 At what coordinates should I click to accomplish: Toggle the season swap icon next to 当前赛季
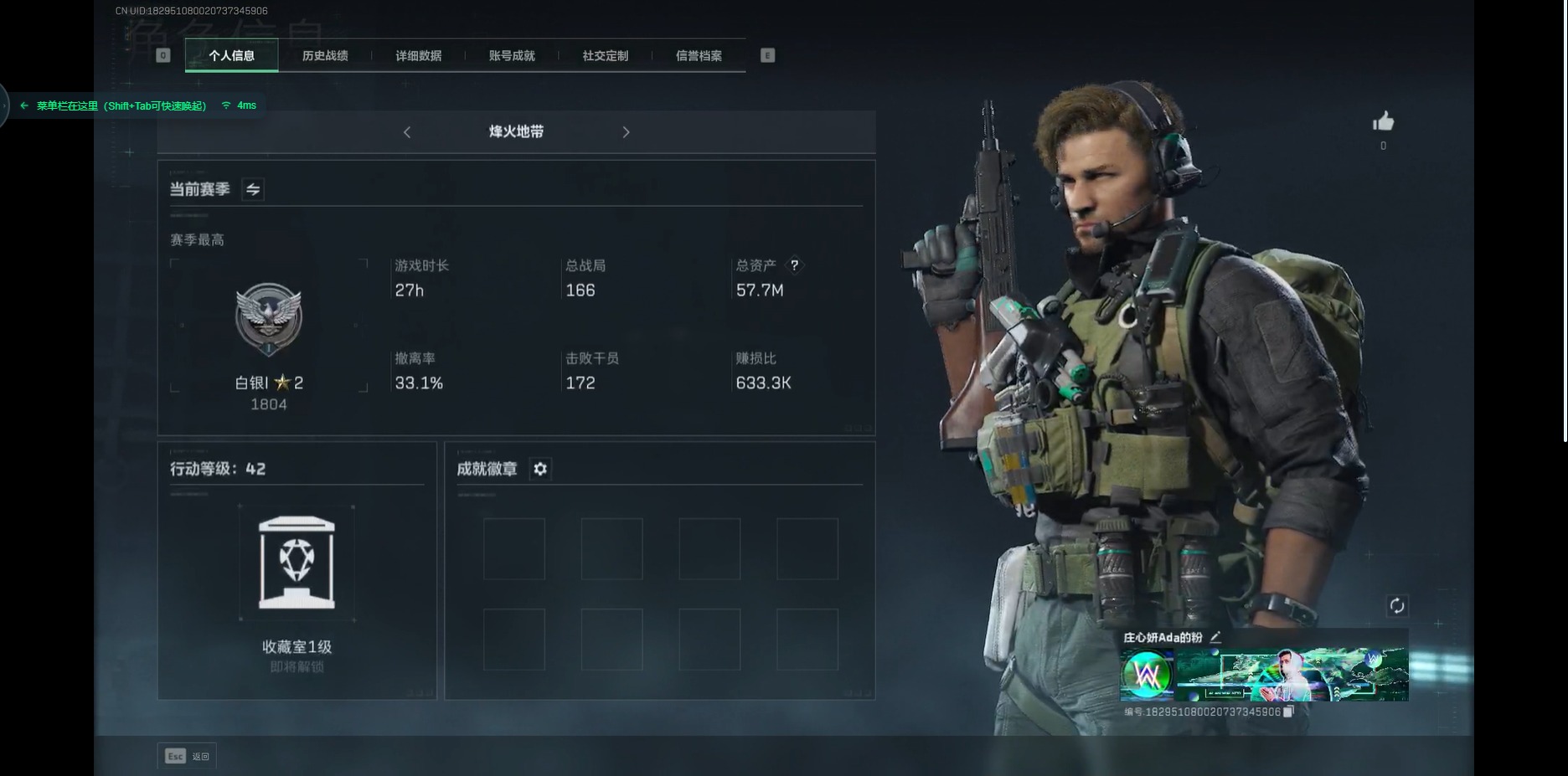pyautogui.click(x=253, y=190)
